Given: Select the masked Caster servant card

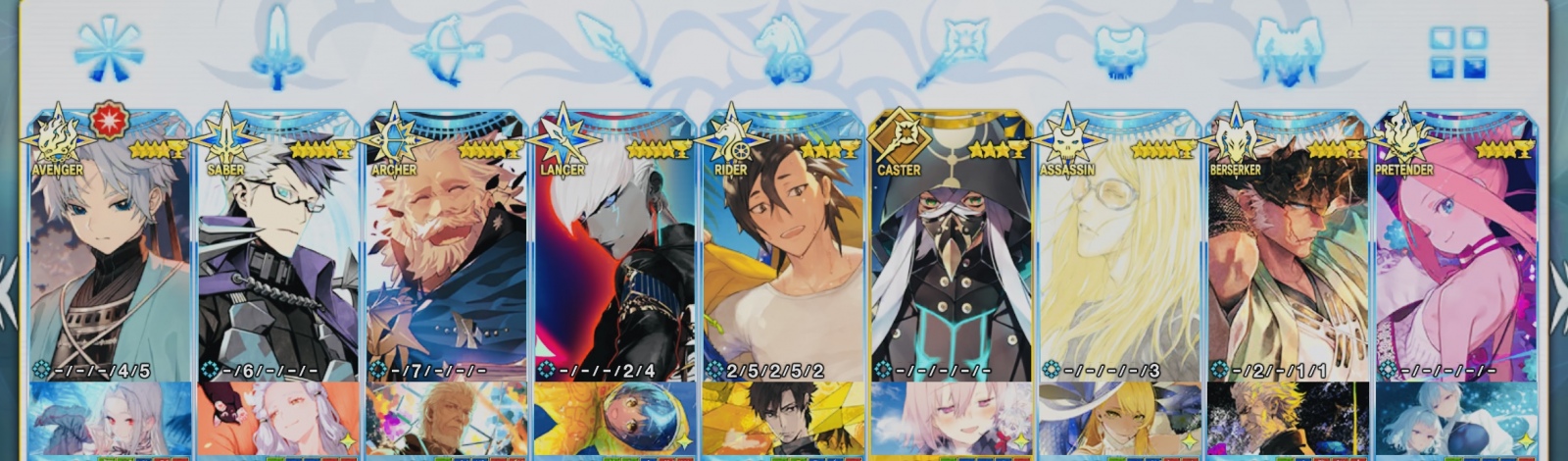Looking at the screenshot, I should (x=953, y=255).
